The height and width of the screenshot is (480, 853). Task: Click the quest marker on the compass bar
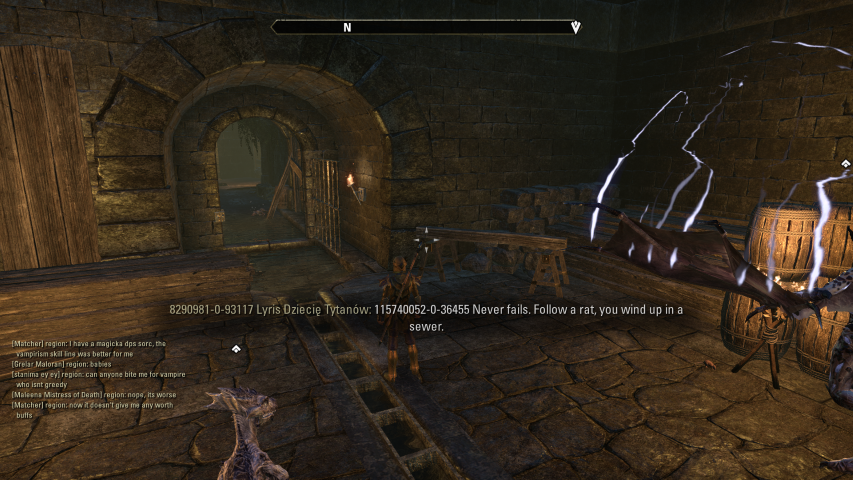[x=575, y=28]
